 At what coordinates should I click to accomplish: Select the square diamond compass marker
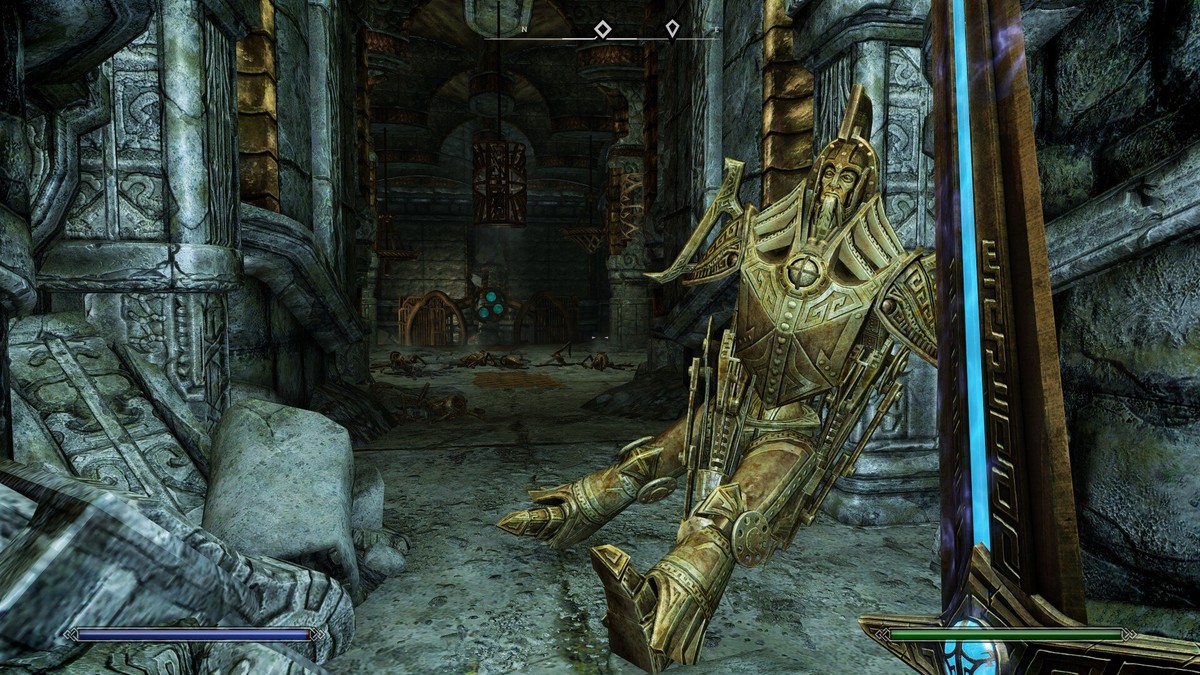[602, 29]
